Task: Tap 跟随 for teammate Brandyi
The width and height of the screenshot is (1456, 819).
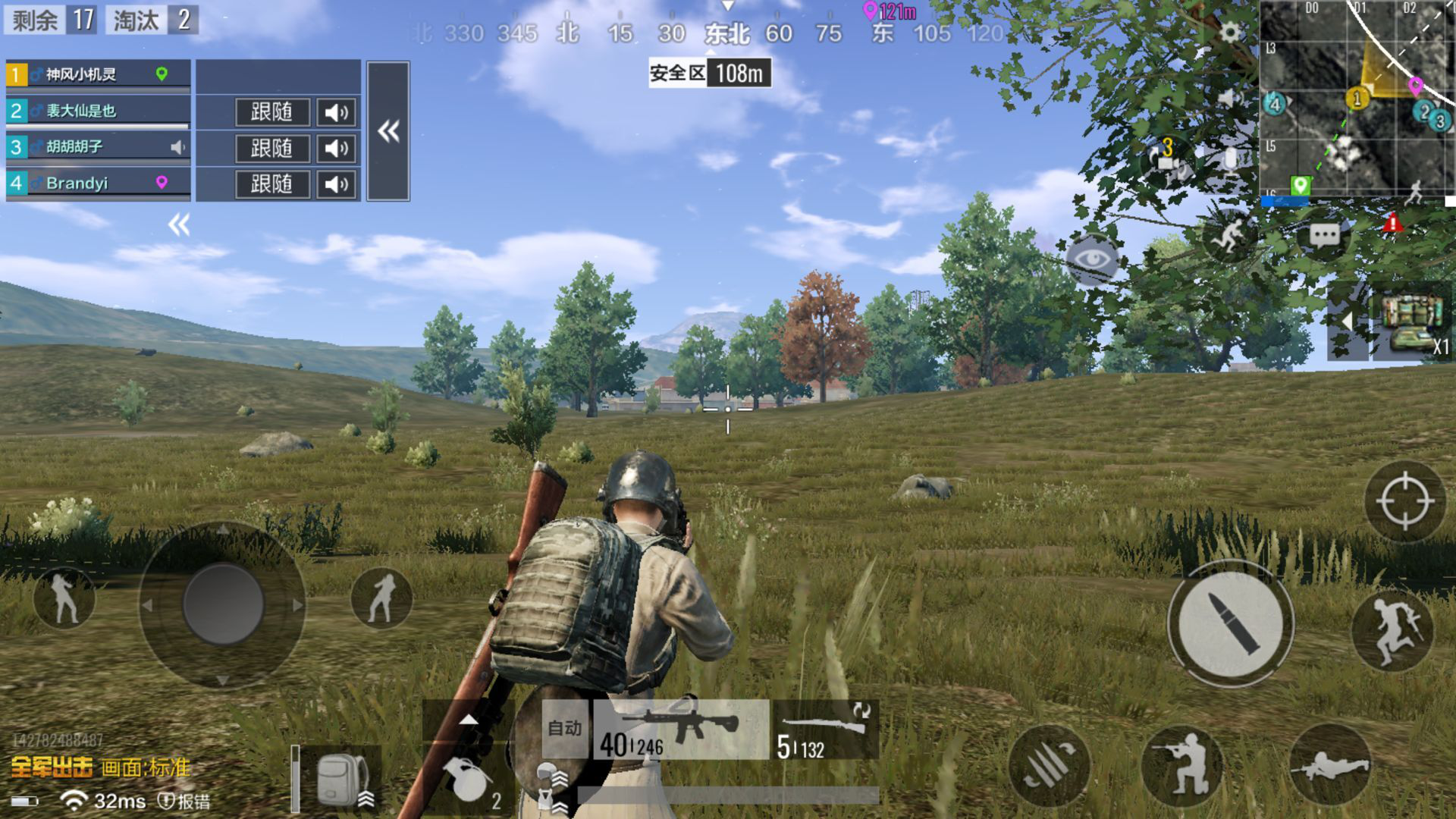Action: coord(271,184)
